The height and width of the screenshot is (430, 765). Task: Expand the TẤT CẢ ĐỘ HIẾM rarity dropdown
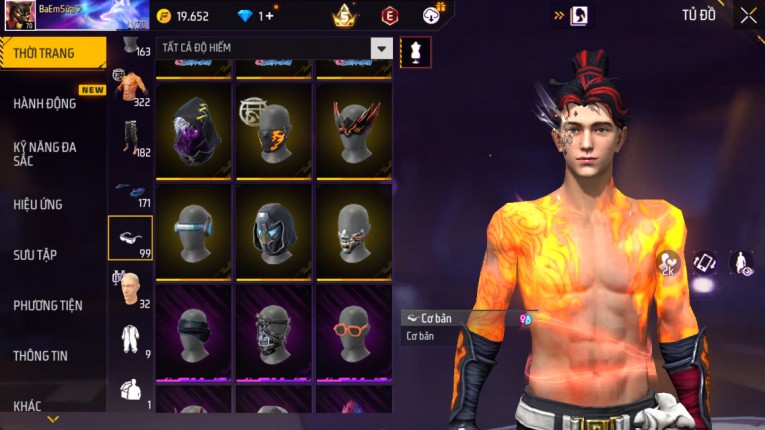point(381,48)
